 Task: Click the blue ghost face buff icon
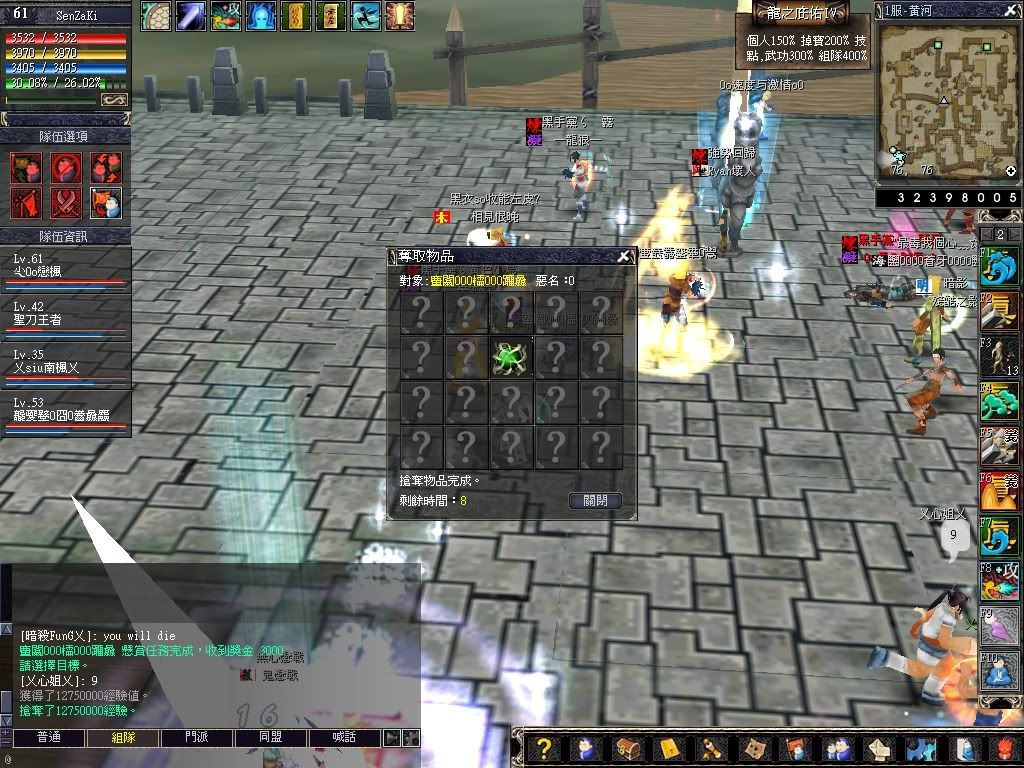[x=260, y=15]
